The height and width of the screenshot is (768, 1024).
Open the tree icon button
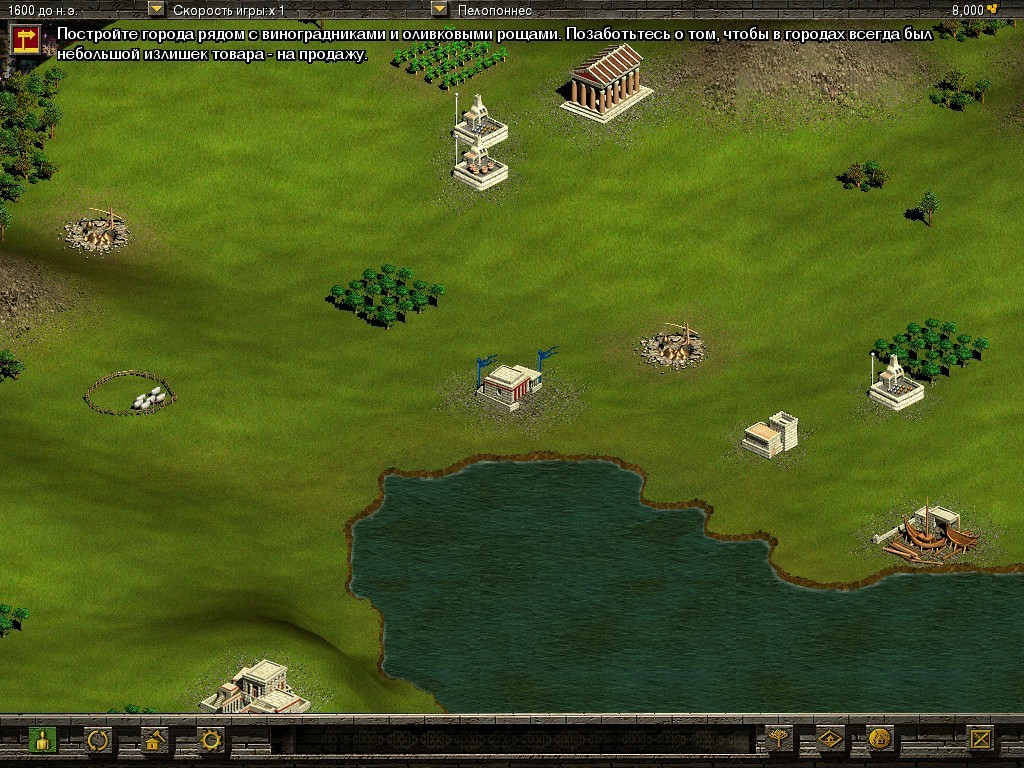coord(777,739)
